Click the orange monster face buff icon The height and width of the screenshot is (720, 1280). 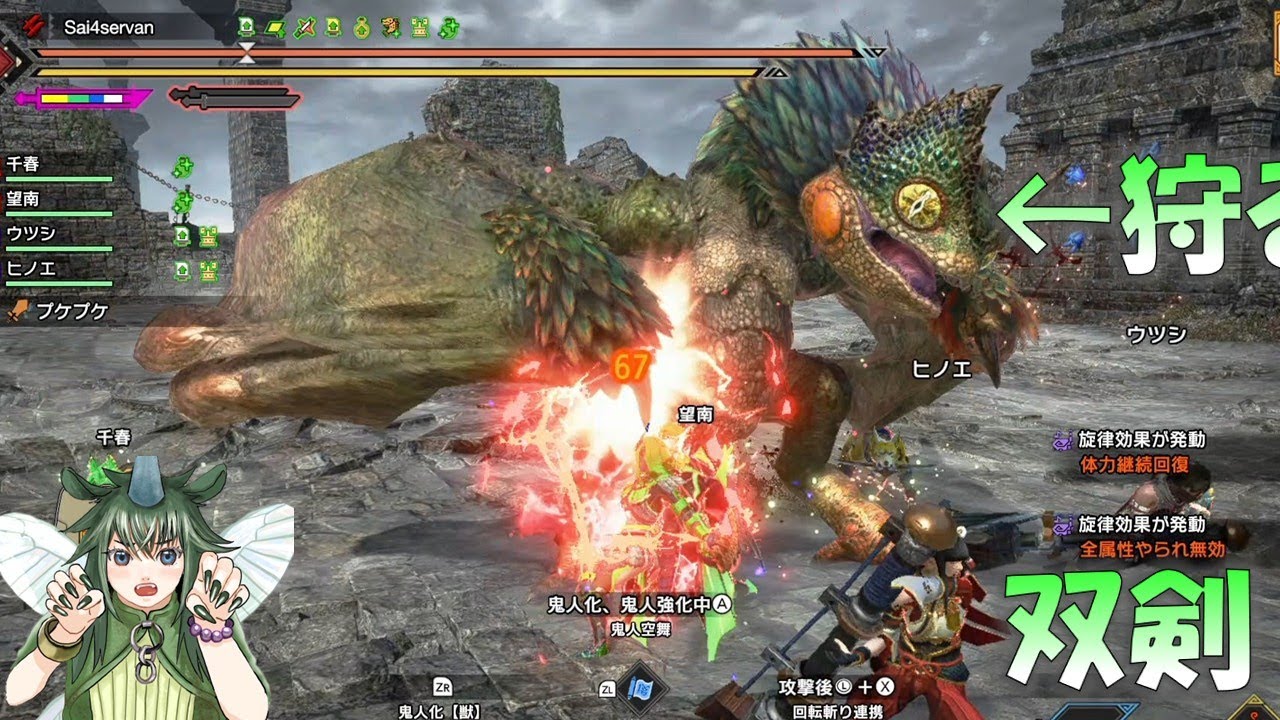pos(391,28)
